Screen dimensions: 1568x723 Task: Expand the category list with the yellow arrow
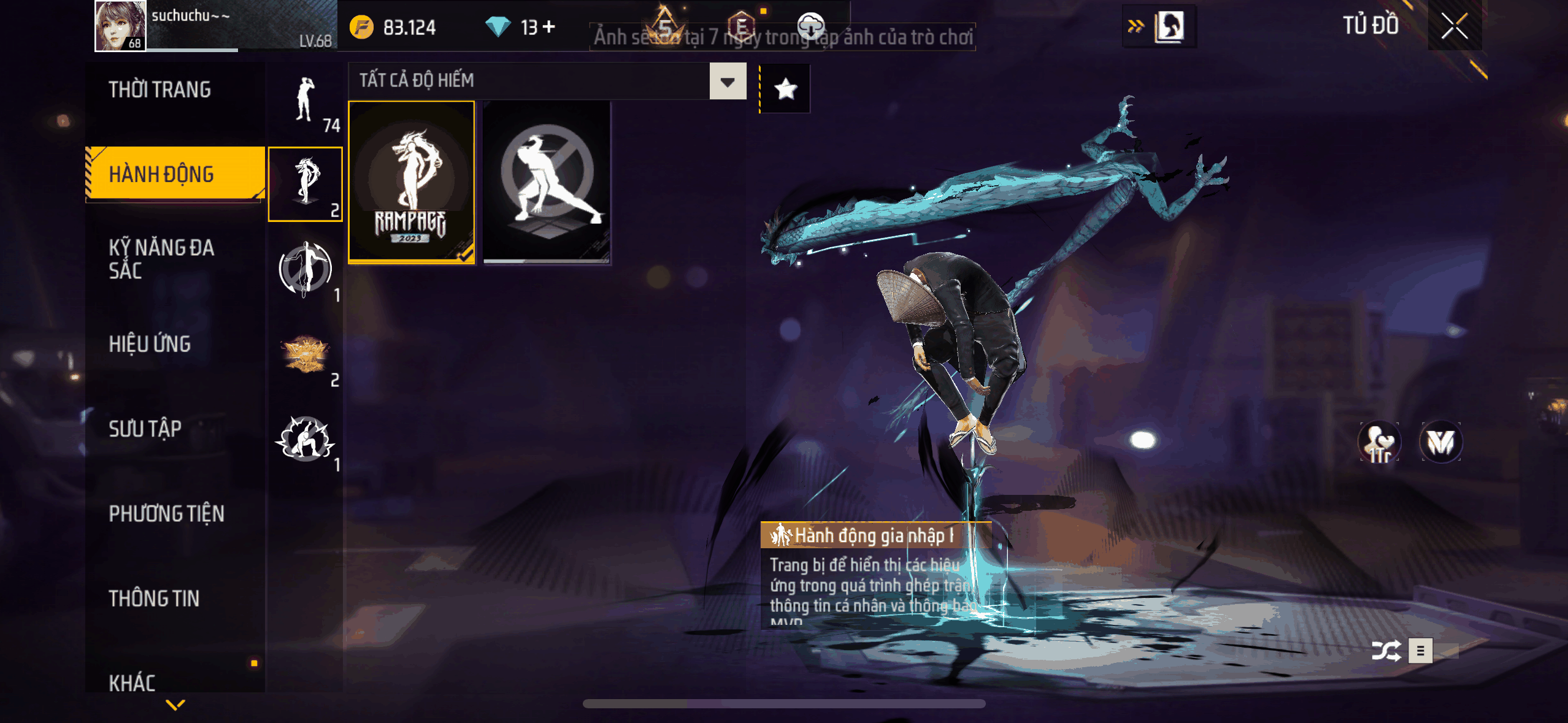tap(175, 705)
